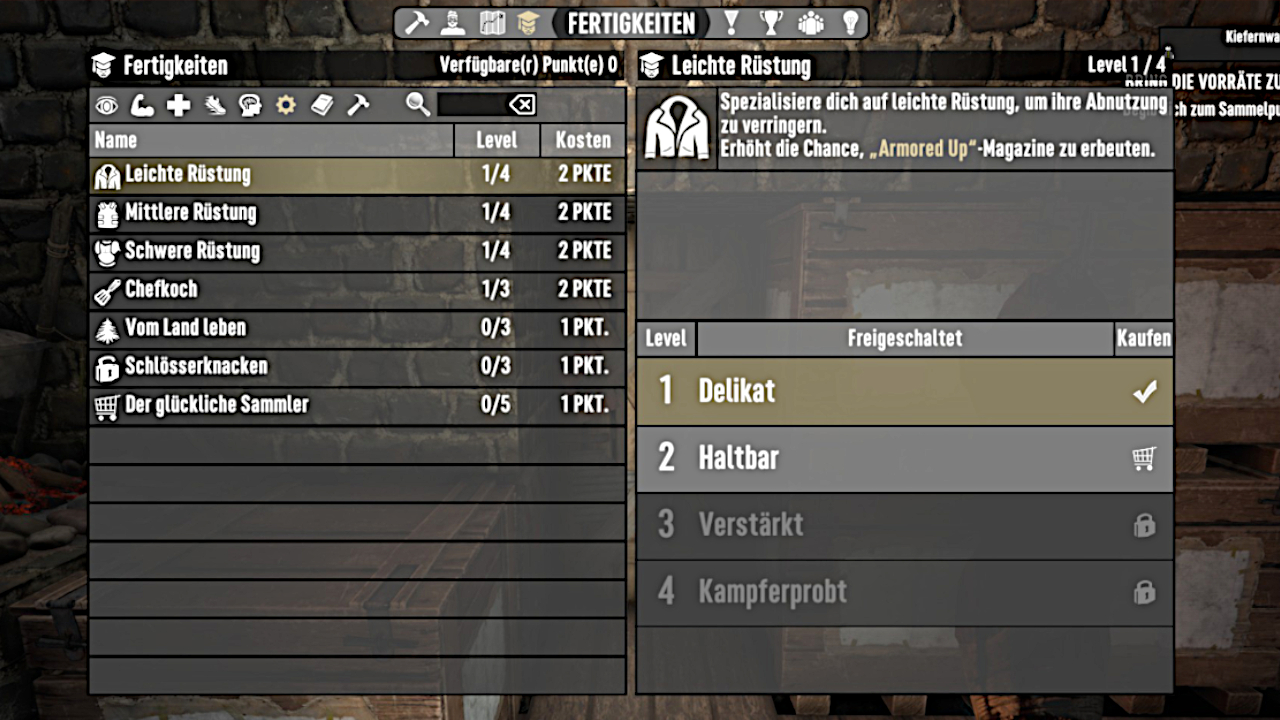Screen dimensions: 1280x720
Task: Buy level 2 Haltbar with cart icon
Action: [x=1144, y=458]
